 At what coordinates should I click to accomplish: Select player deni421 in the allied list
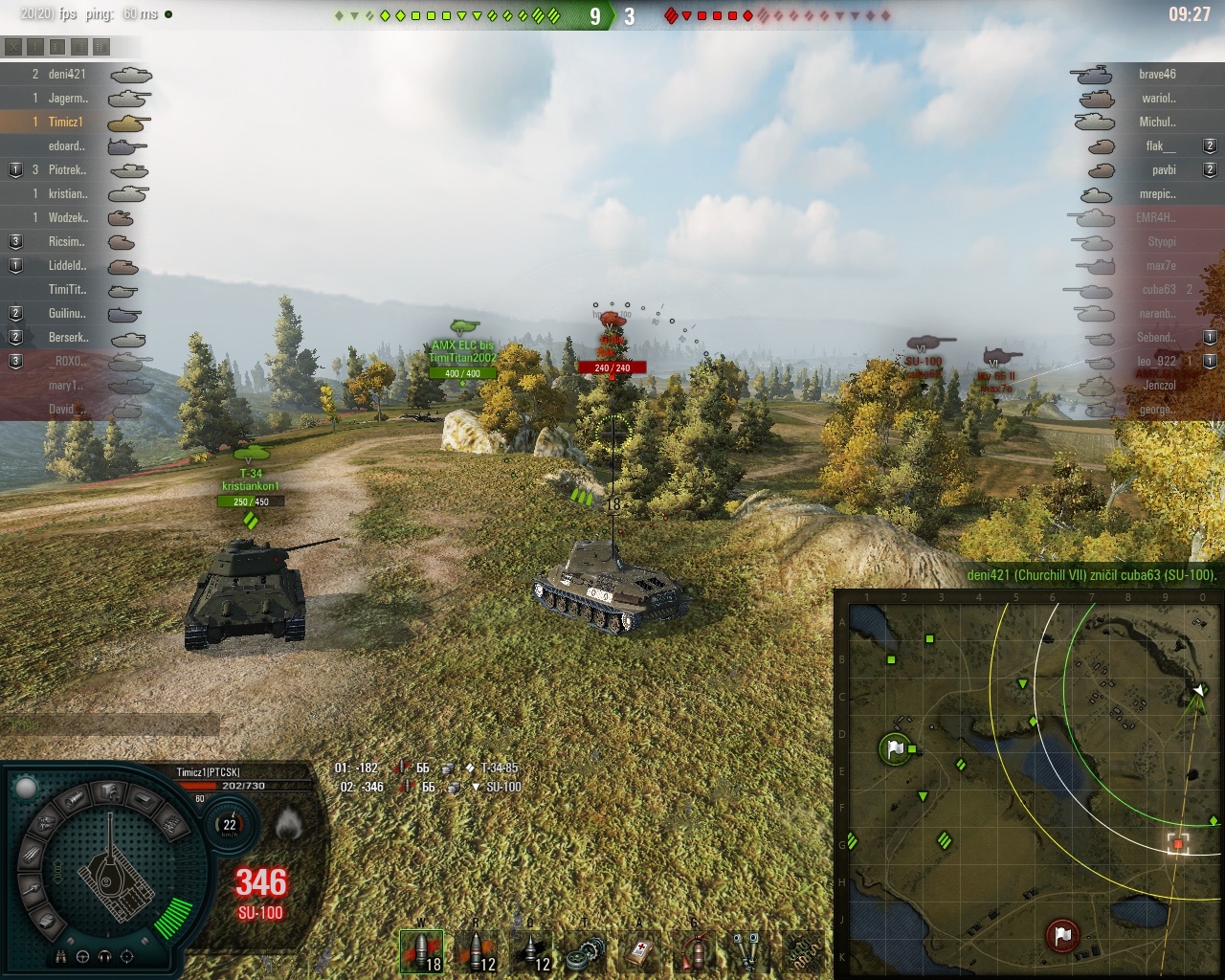point(67,74)
